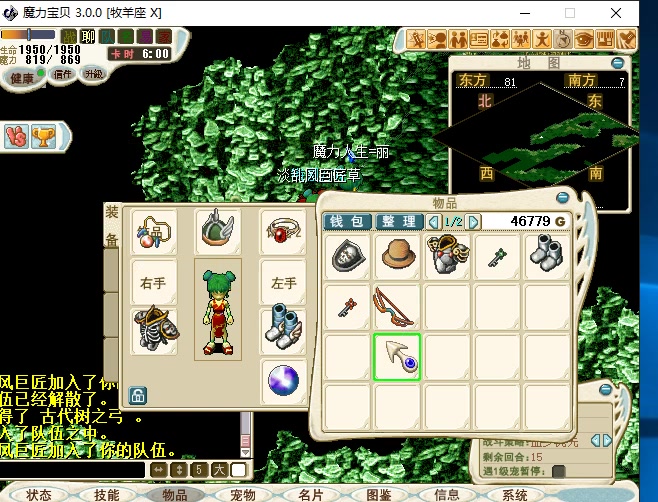Click the gold trophy icon
The width and height of the screenshot is (658, 502).
42,137
